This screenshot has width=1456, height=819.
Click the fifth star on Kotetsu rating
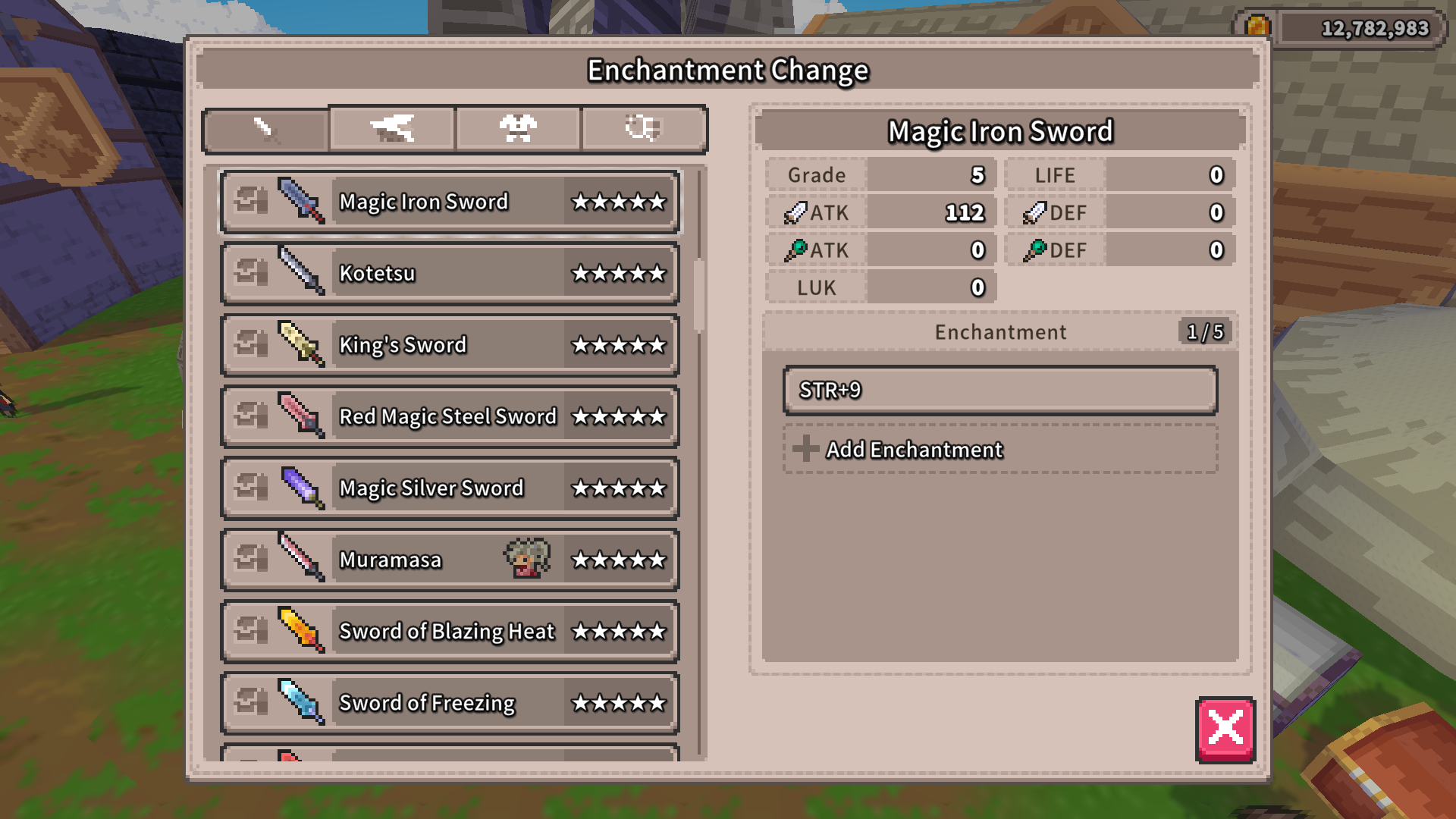coord(658,273)
